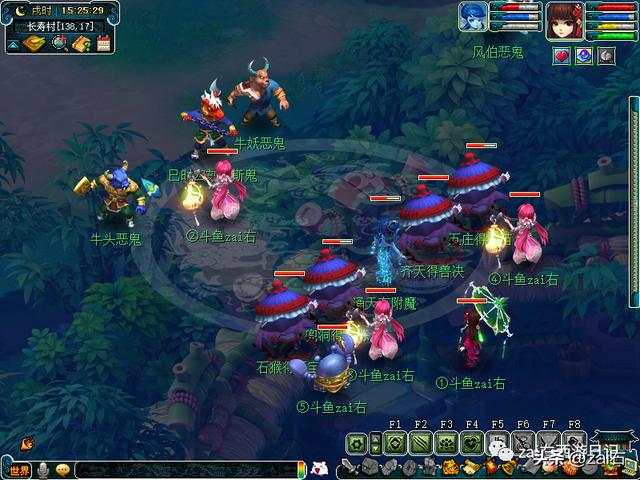Click the green gear skill button left of F1

[x=359, y=443]
